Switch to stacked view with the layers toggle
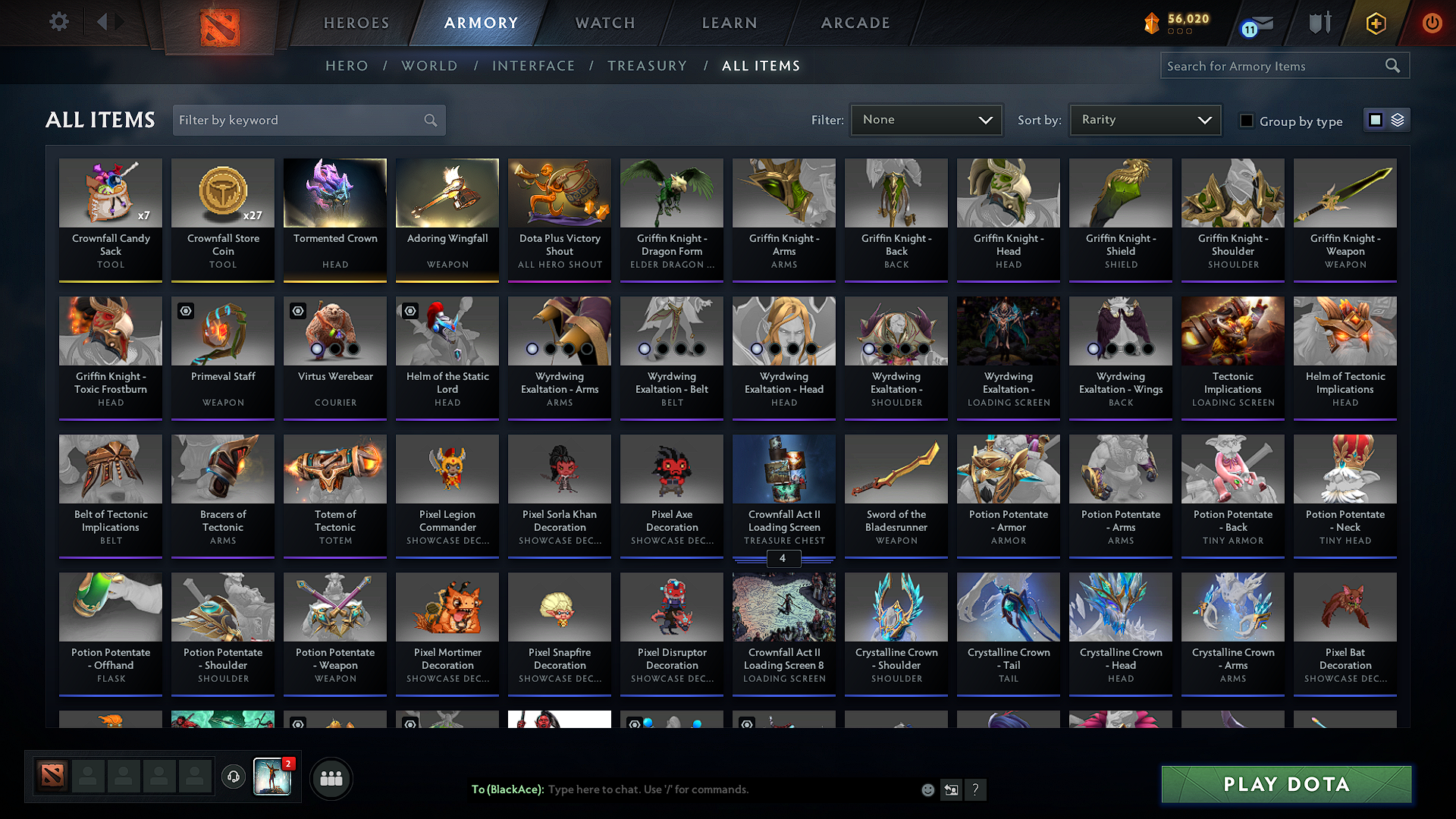 pyautogui.click(x=1396, y=120)
